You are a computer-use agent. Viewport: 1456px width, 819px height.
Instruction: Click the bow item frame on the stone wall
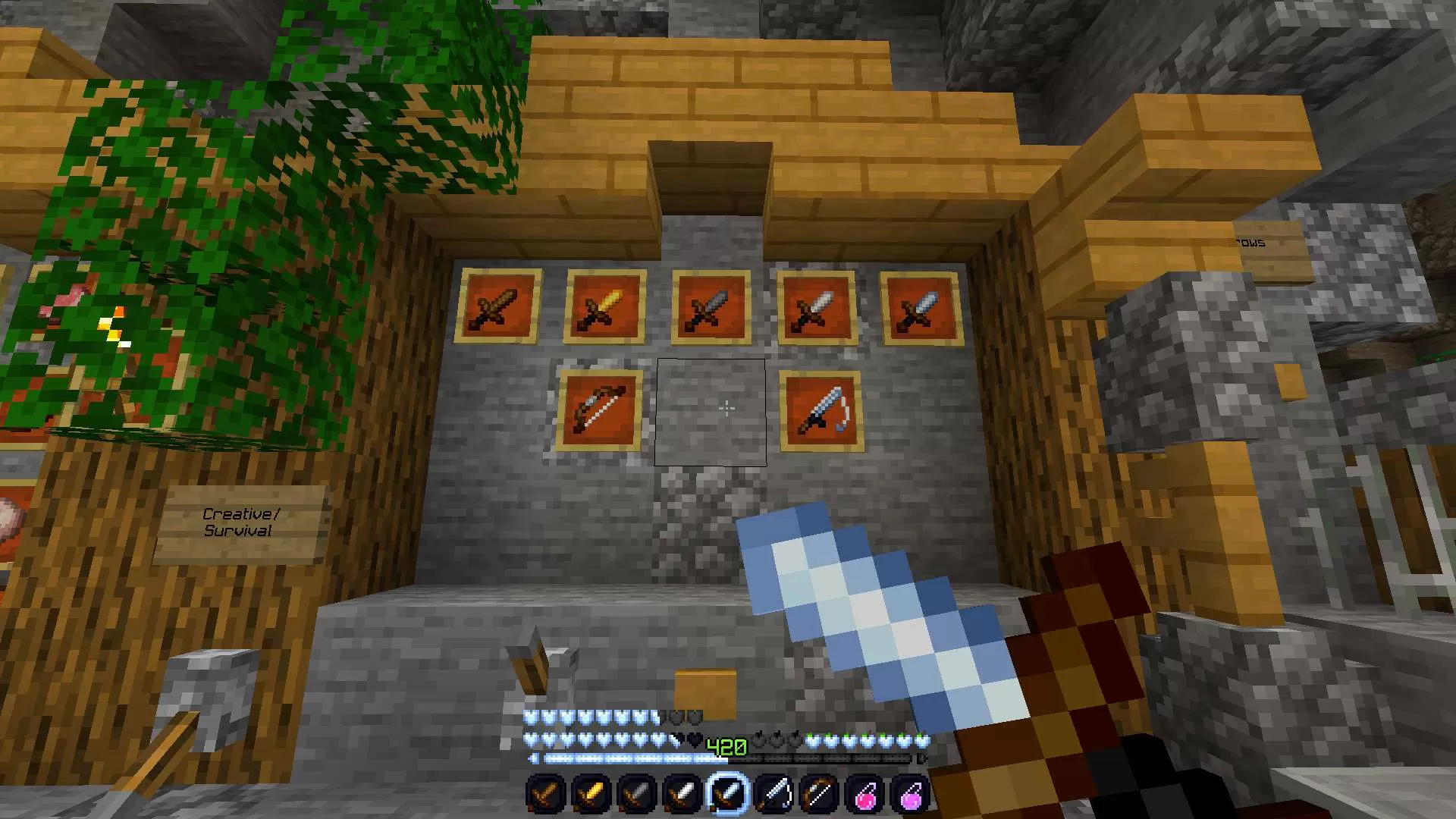point(598,409)
